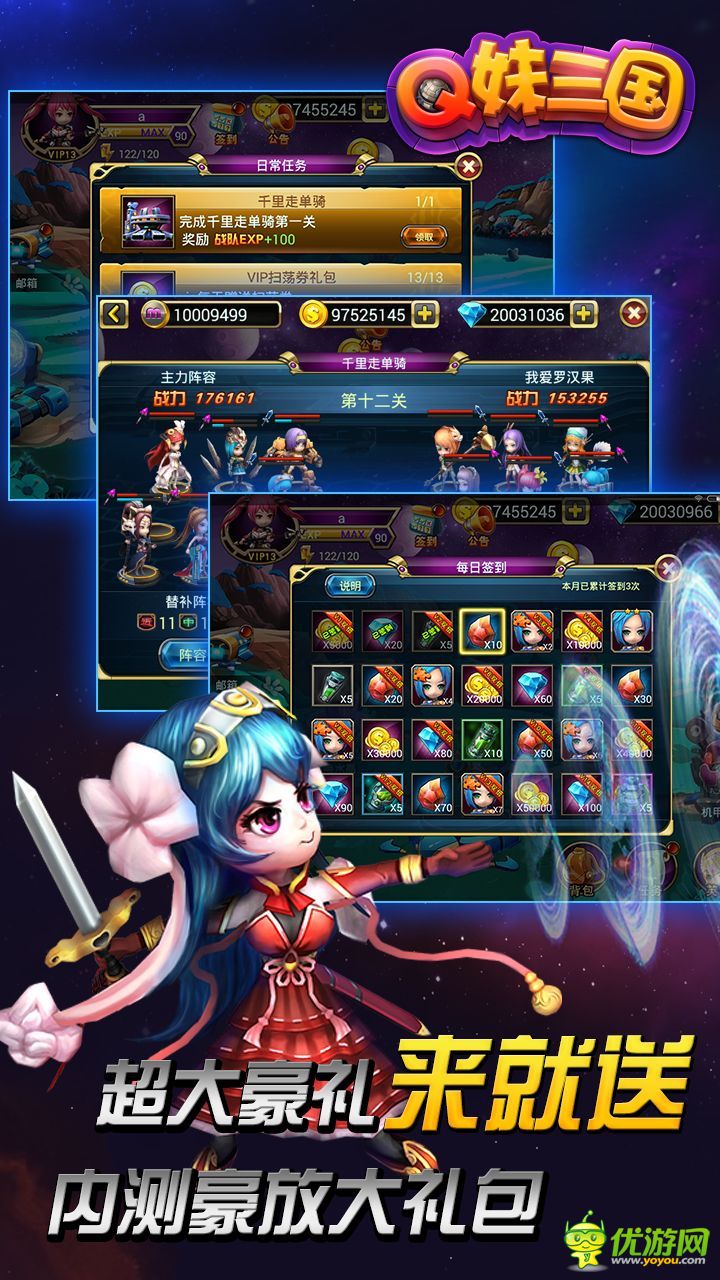The height and width of the screenshot is (1280, 720).
Task: Select the blue diamond X100 reward
Action: [x=582, y=794]
